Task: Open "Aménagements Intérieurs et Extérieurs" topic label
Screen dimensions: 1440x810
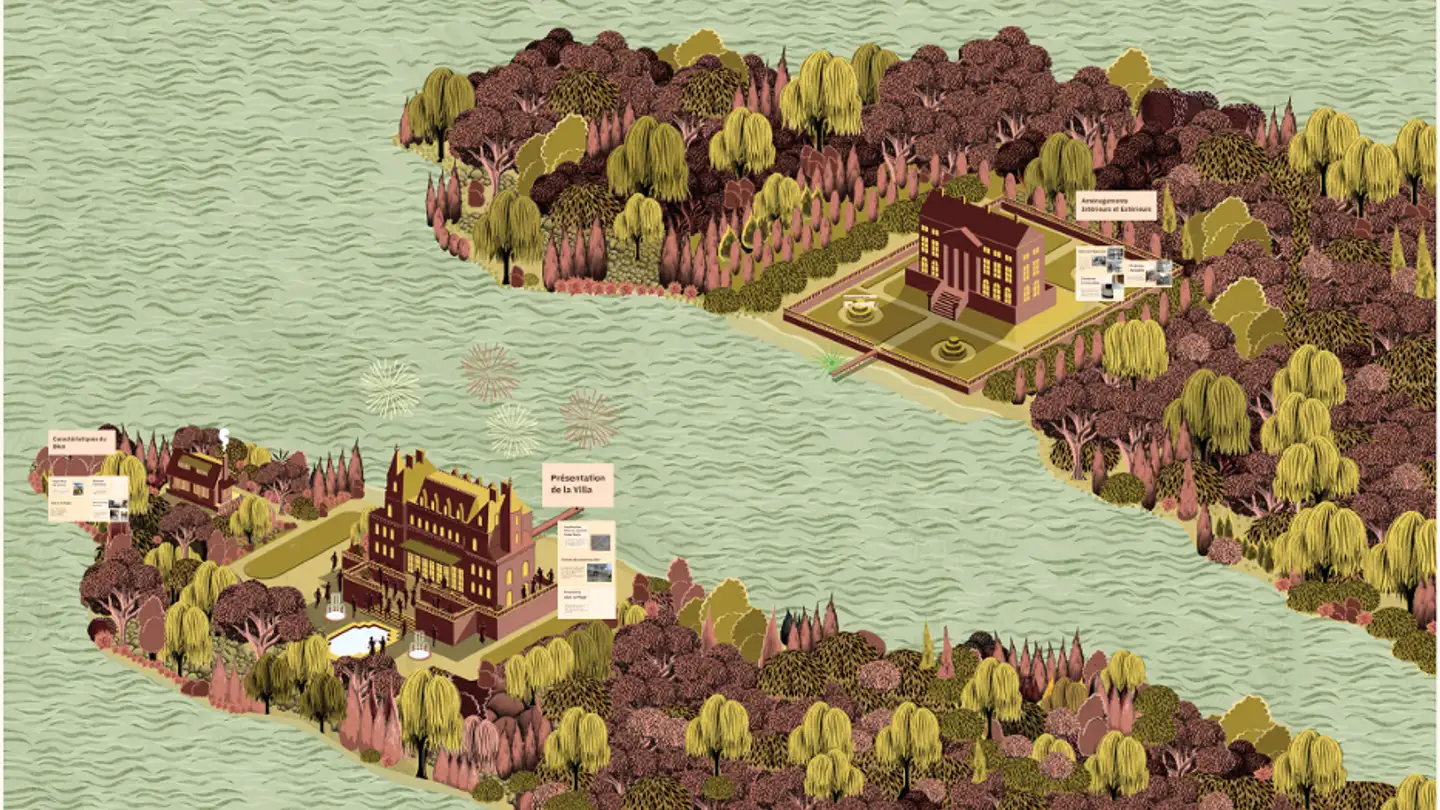Action: (x=1116, y=205)
